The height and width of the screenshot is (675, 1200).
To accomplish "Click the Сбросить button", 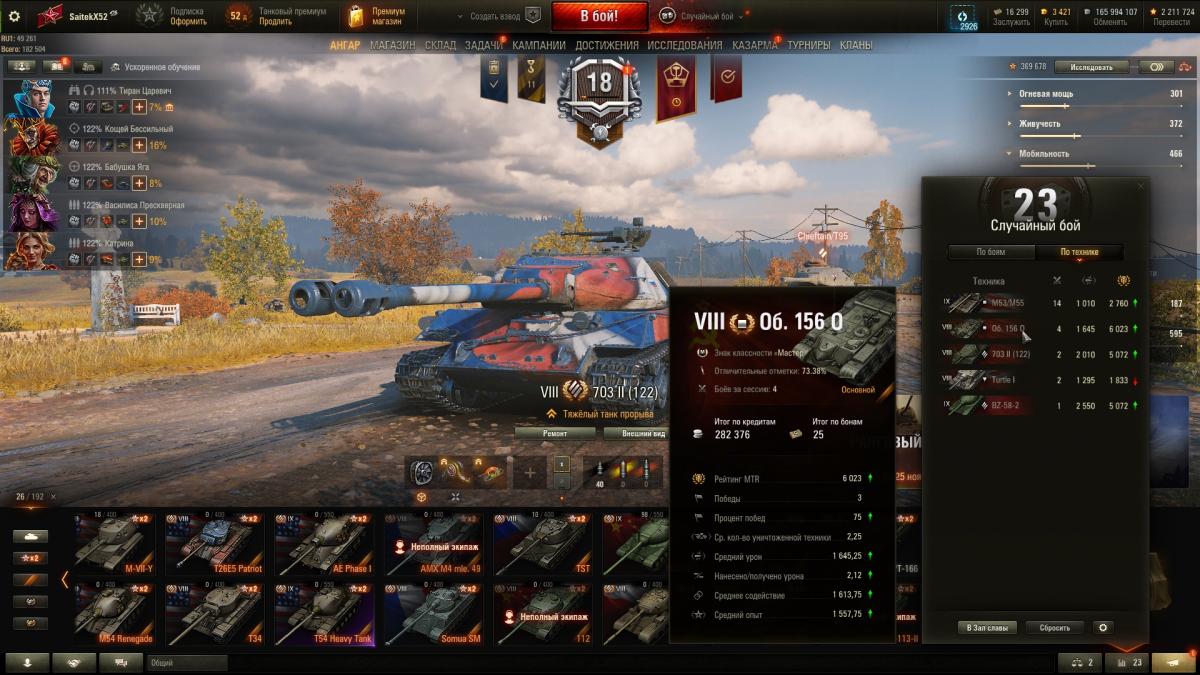I will (1054, 628).
